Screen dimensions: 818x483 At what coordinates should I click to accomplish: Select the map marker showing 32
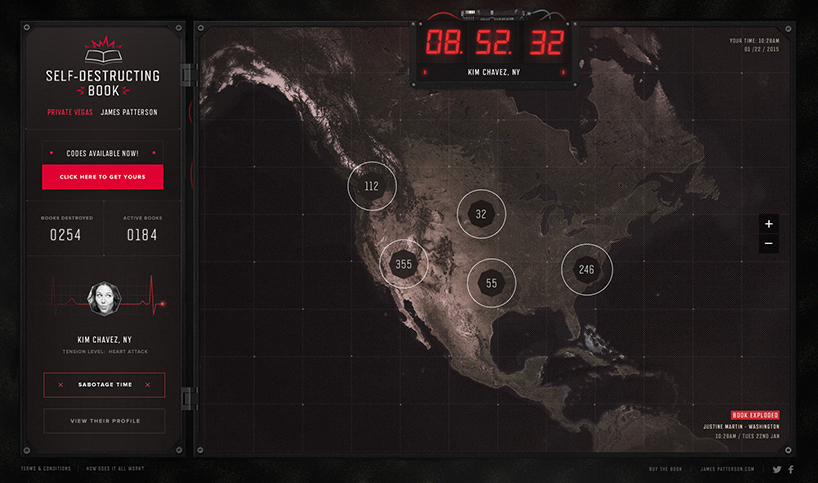click(x=481, y=214)
